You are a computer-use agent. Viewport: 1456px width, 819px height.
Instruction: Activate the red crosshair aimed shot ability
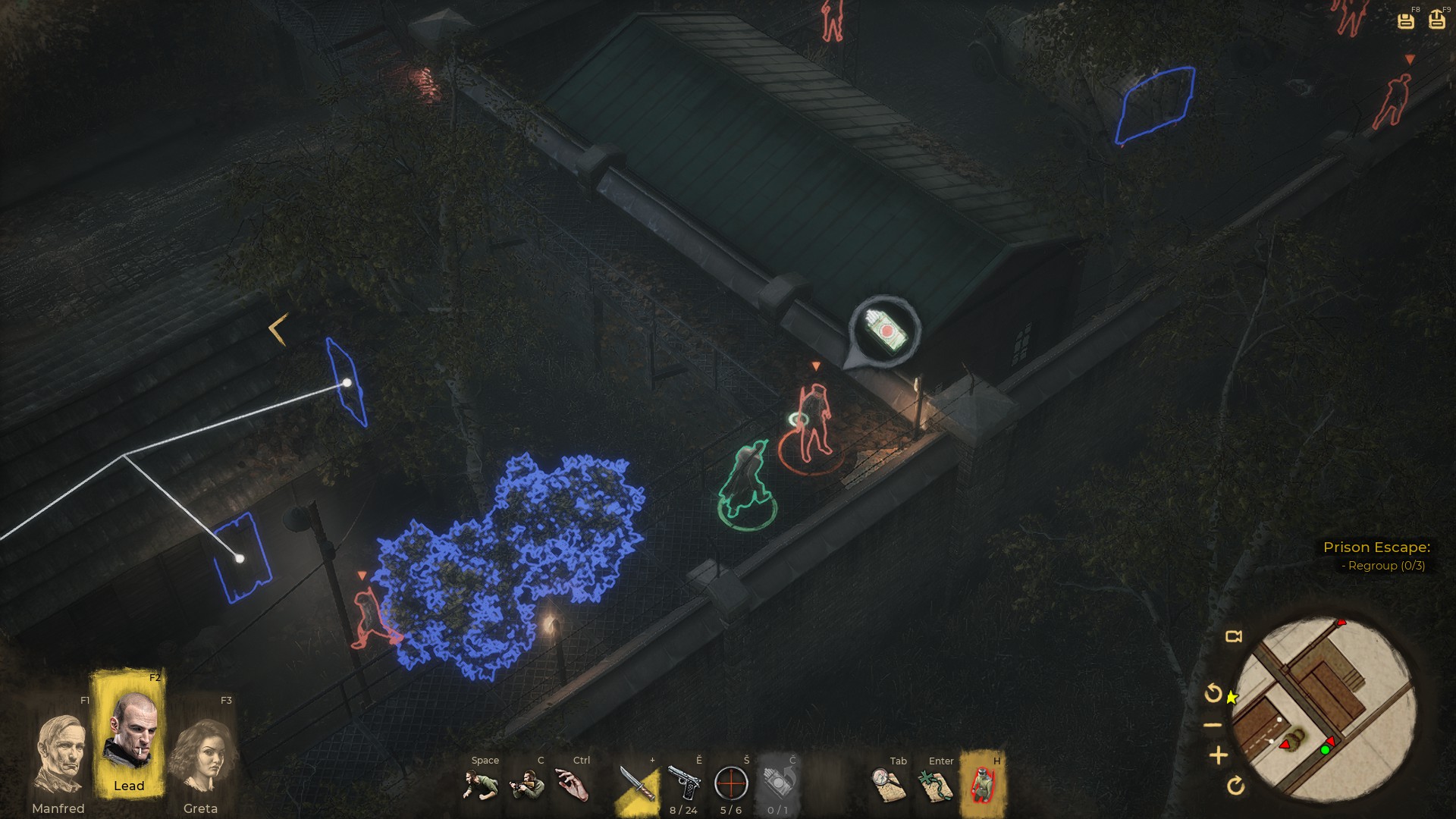point(731,783)
